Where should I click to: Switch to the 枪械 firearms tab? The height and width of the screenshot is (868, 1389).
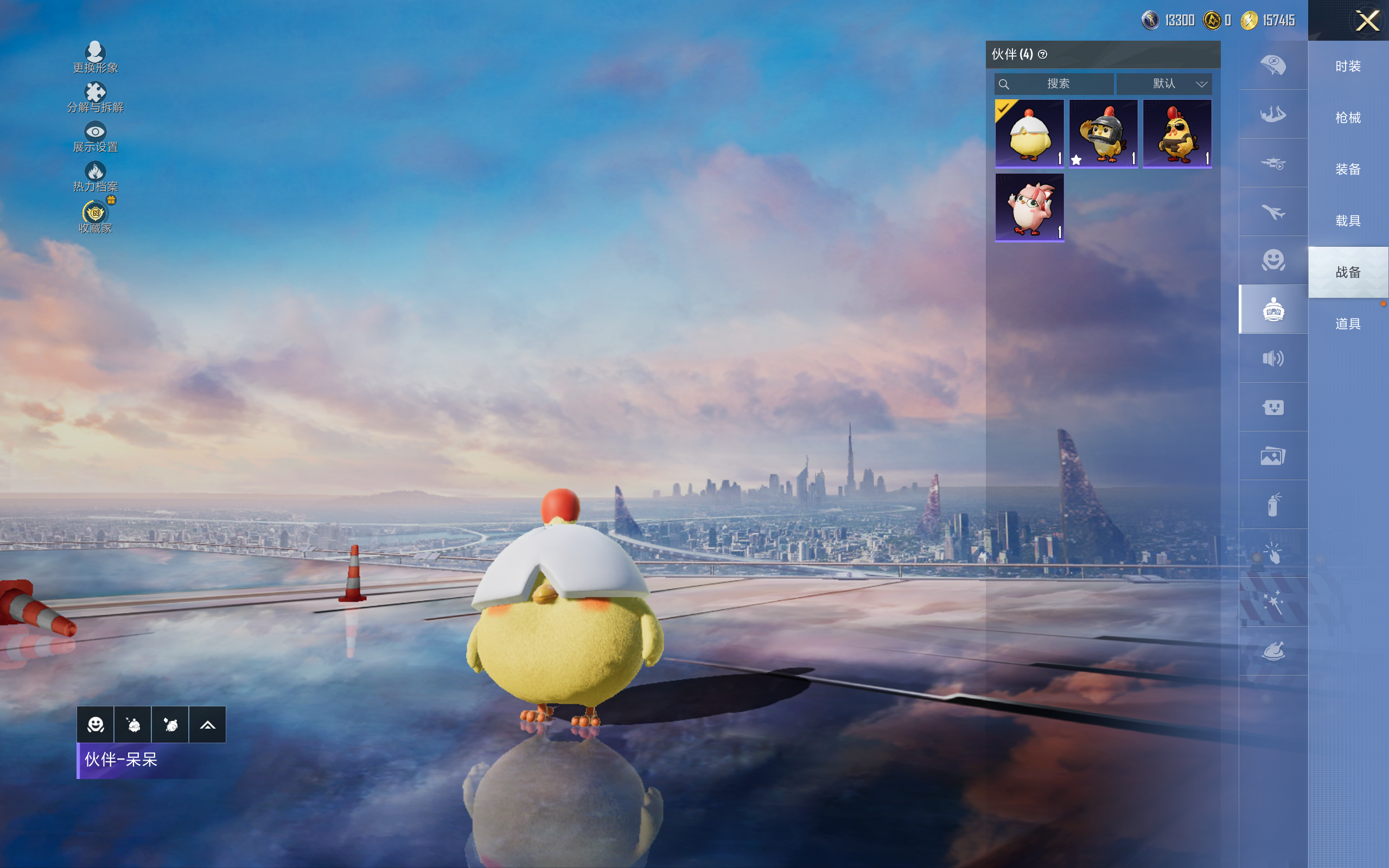(x=1348, y=118)
